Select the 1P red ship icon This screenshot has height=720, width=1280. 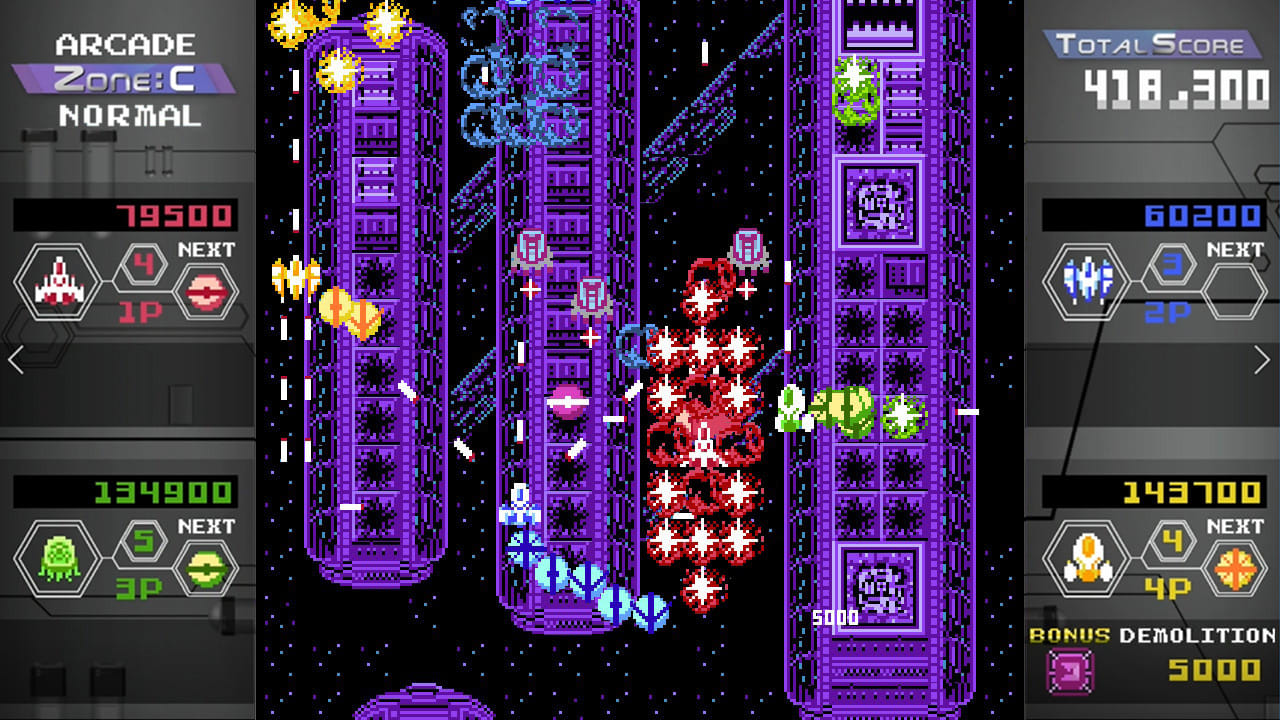(57, 281)
